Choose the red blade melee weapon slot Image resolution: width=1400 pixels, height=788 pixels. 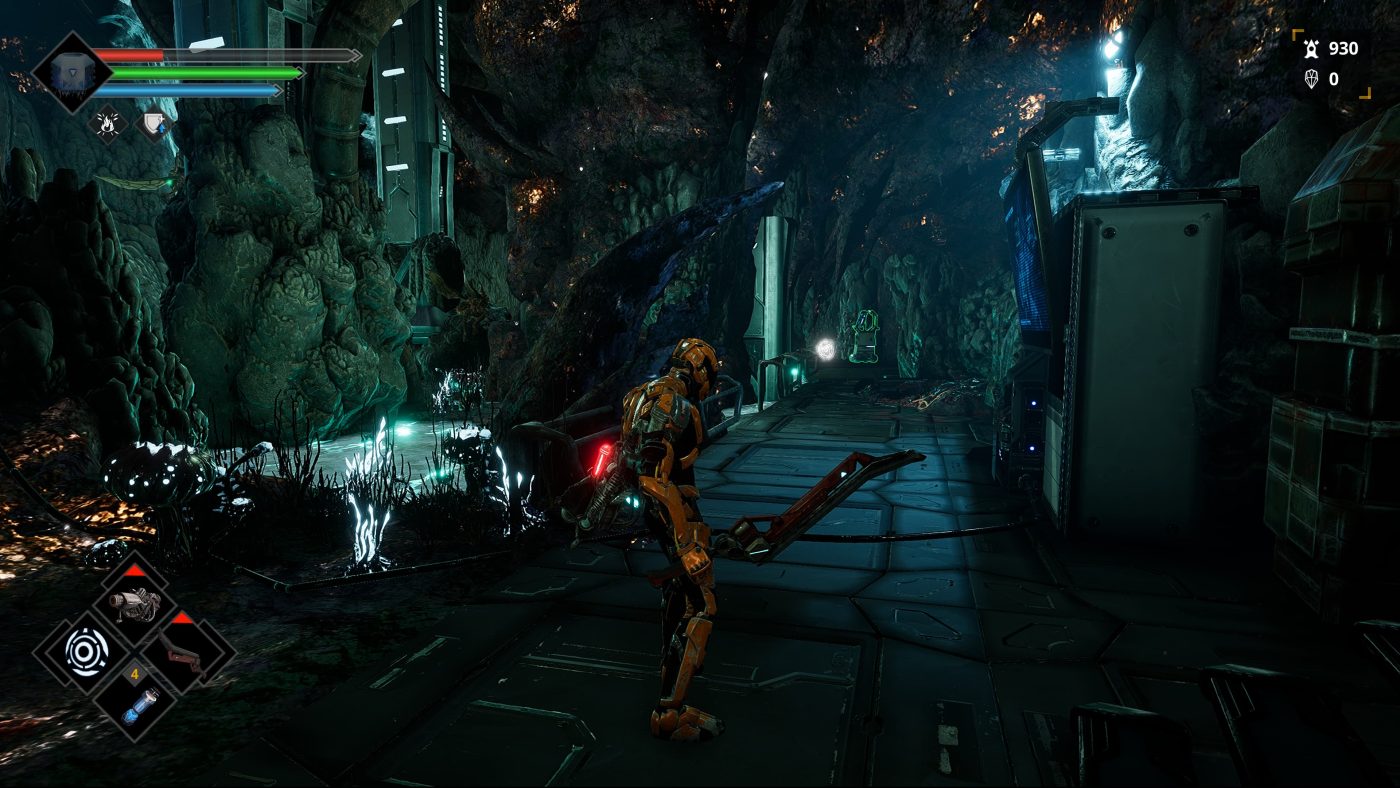click(181, 652)
